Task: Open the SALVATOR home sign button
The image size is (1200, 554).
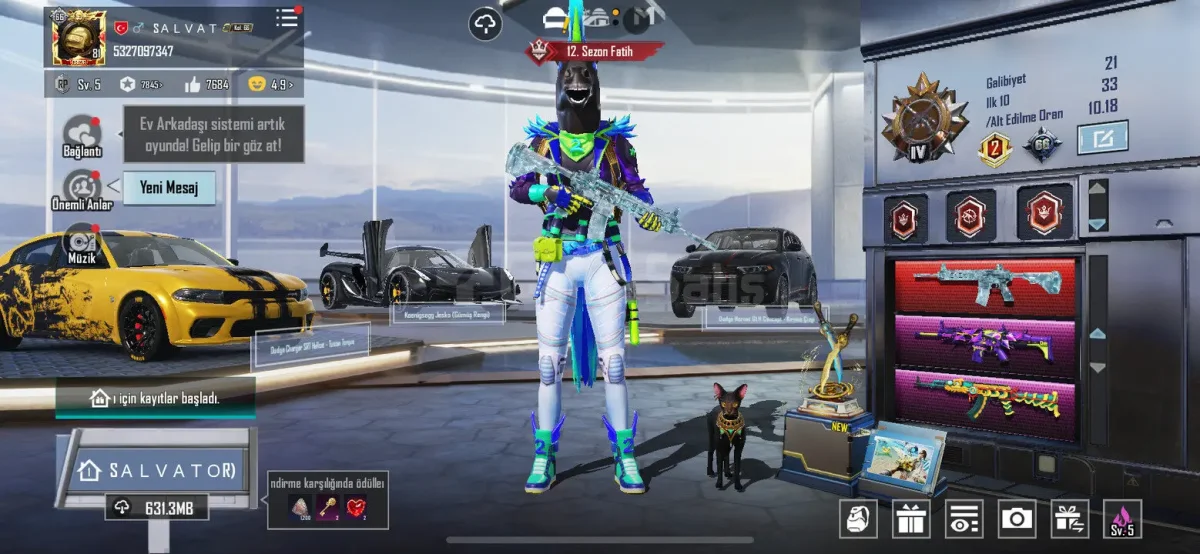Action: pyautogui.click(x=157, y=469)
